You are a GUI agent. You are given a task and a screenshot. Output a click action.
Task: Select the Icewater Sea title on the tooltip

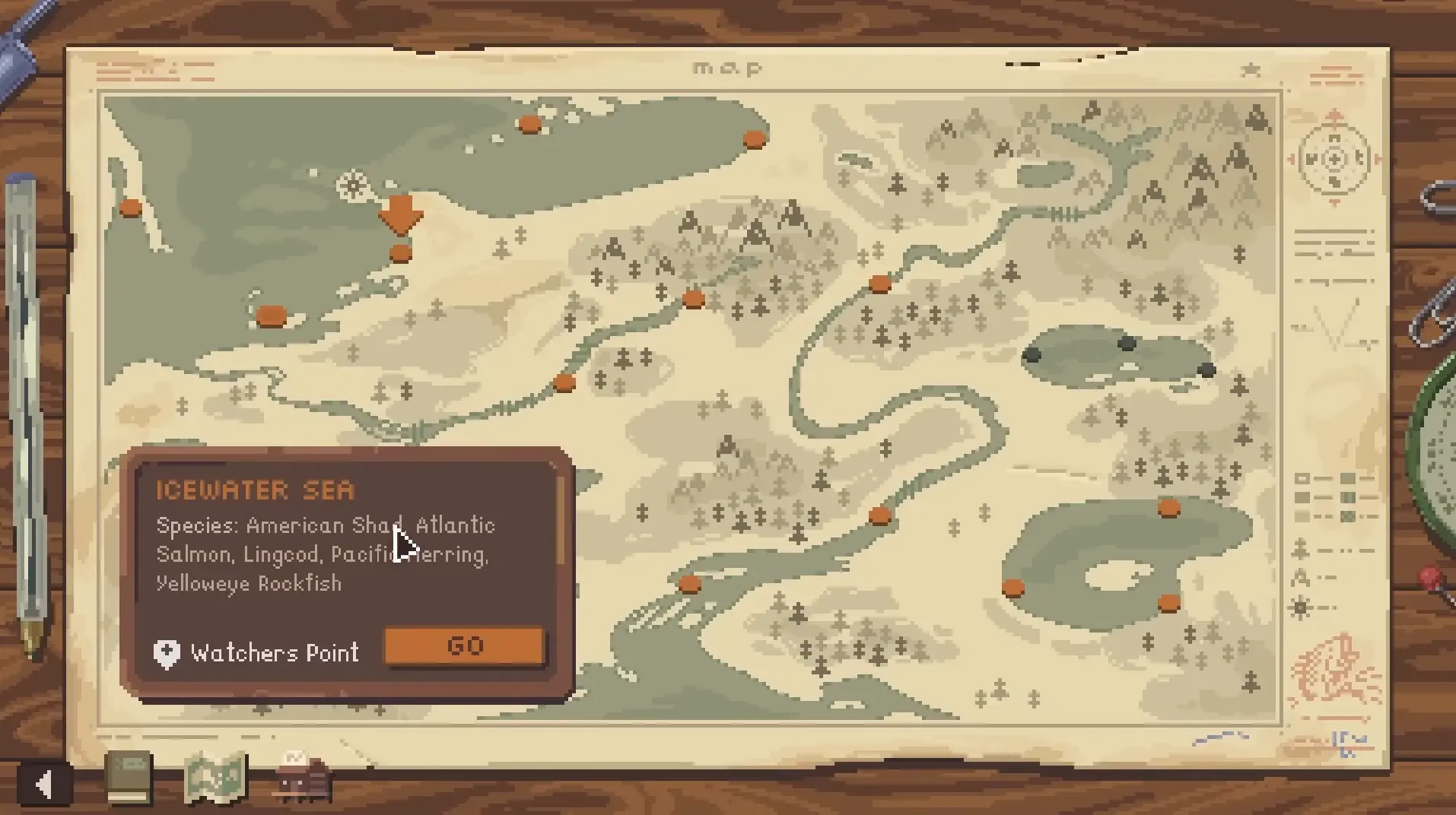pyautogui.click(x=256, y=490)
